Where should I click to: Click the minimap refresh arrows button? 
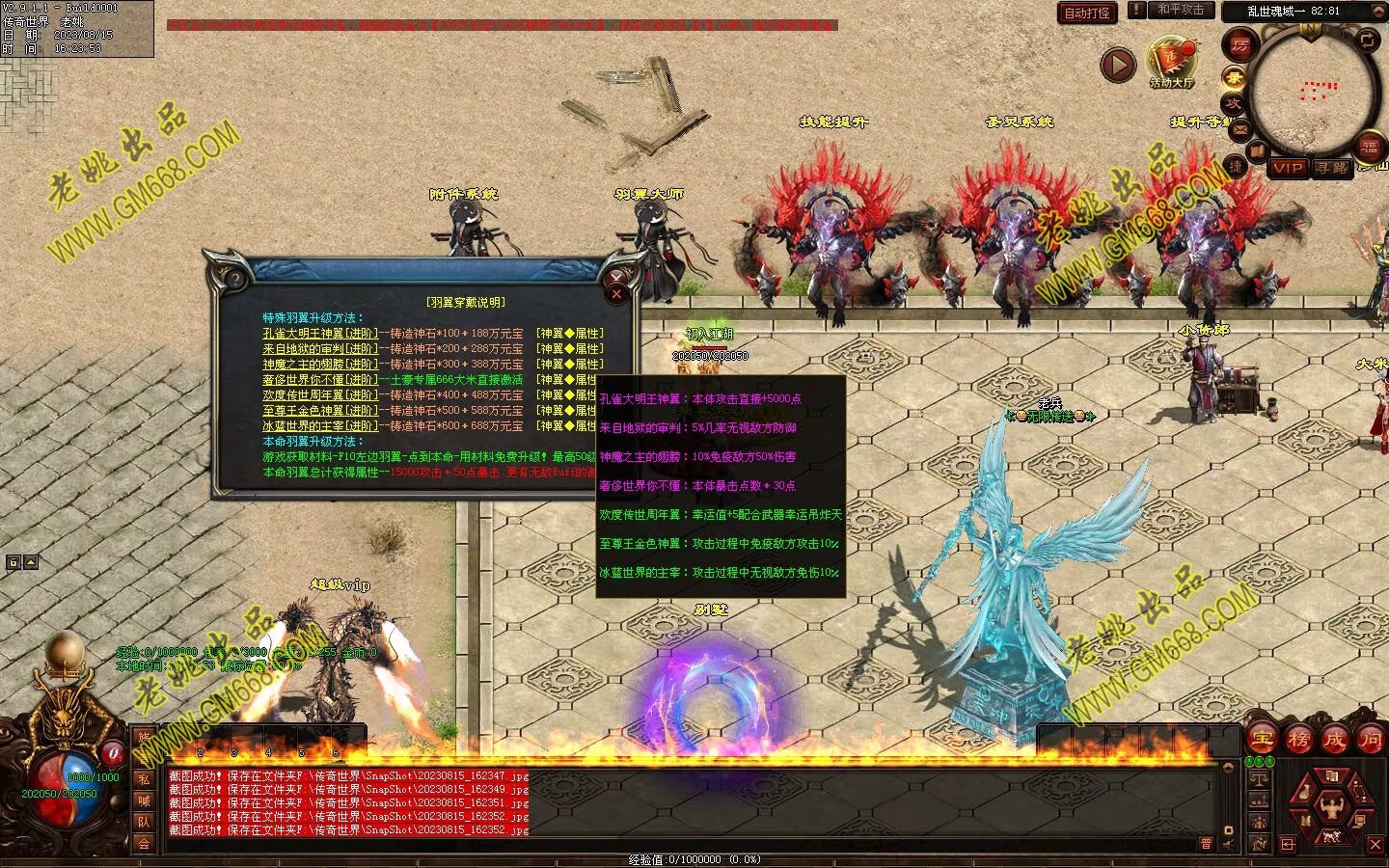tap(1367, 40)
